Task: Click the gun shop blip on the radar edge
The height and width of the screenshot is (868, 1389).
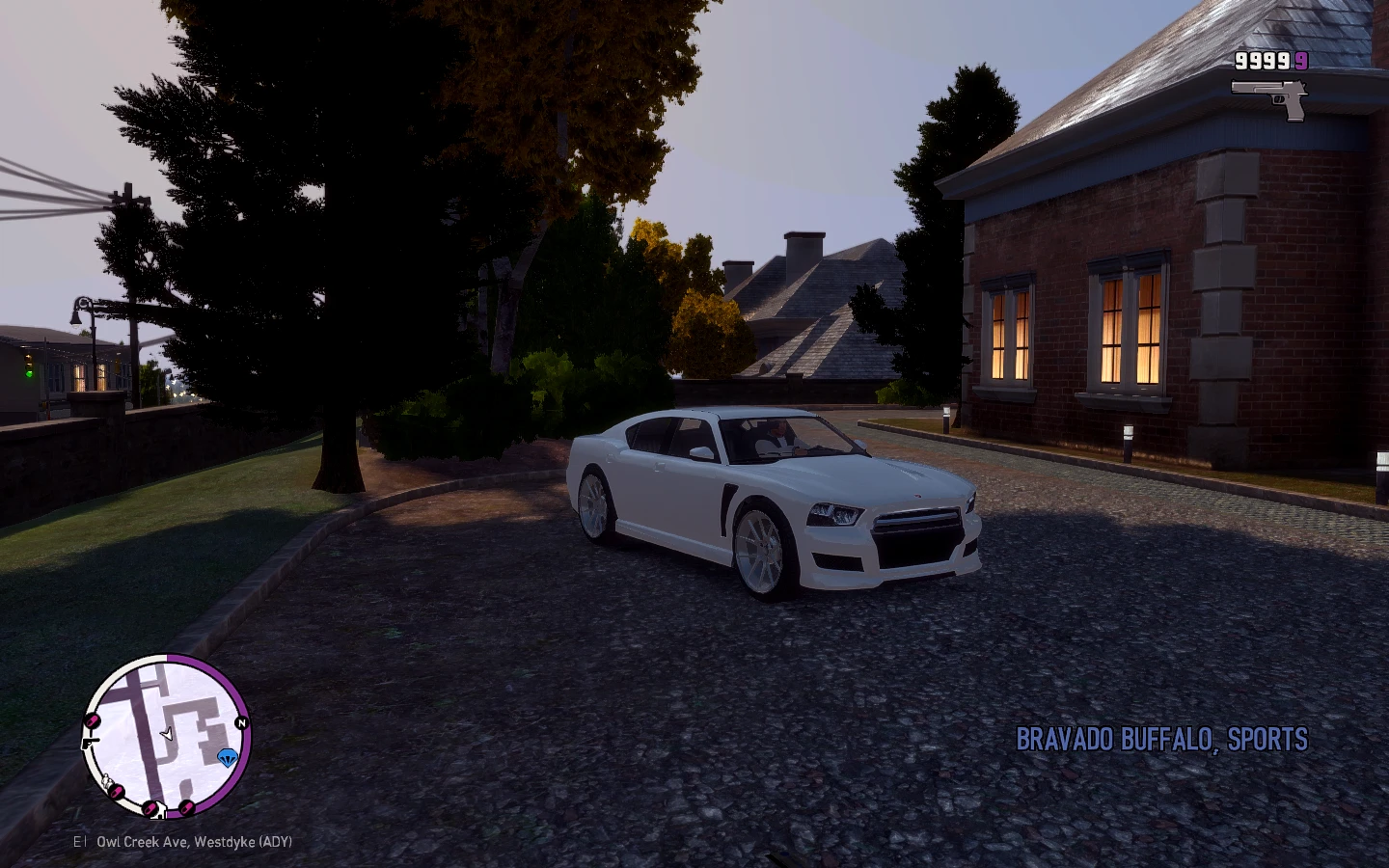Action: click(x=90, y=743)
